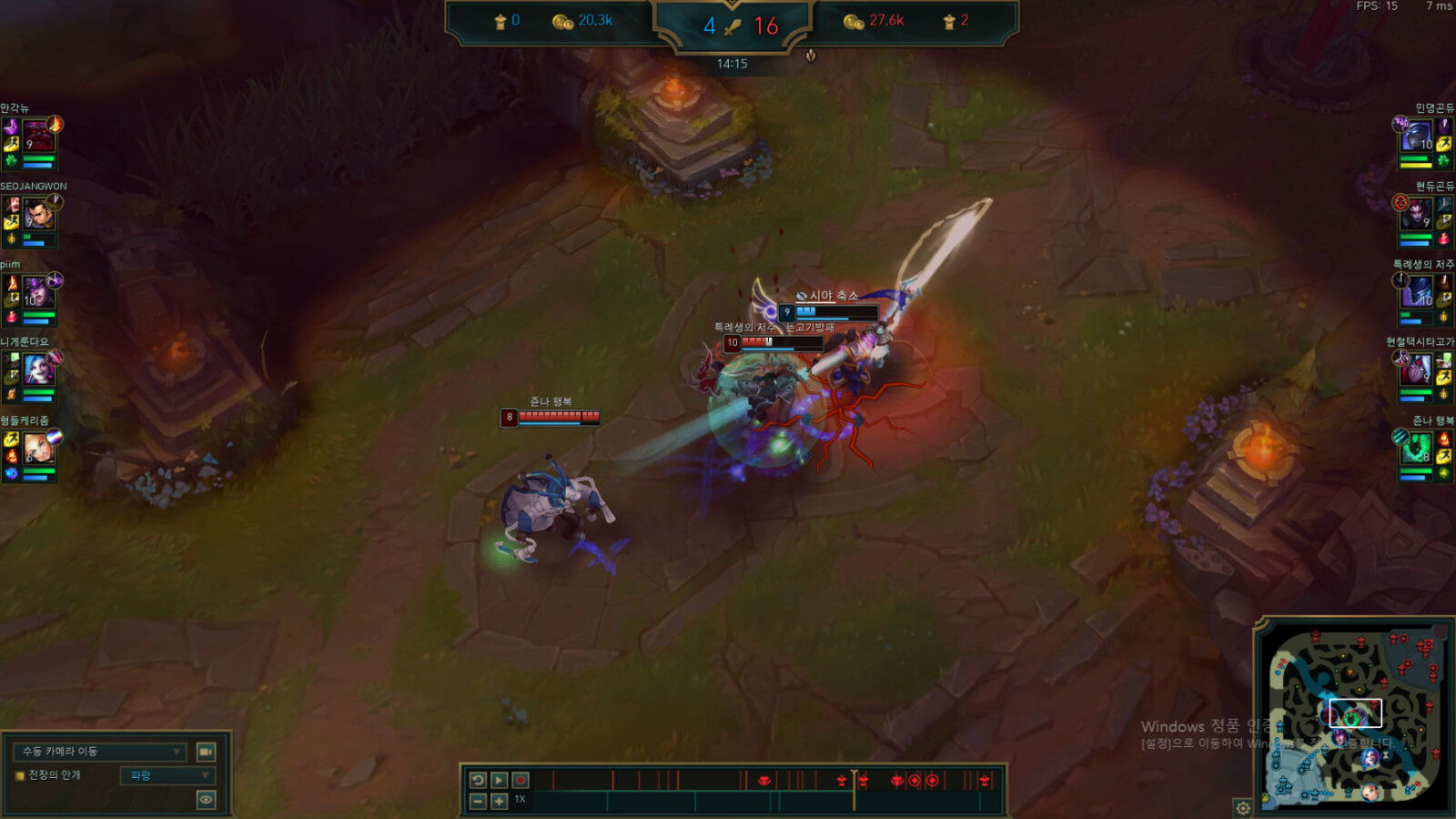The image size is (1456, 819).
Task: Click the restart replay circular-arrow icon
Action: click(480, 780)
